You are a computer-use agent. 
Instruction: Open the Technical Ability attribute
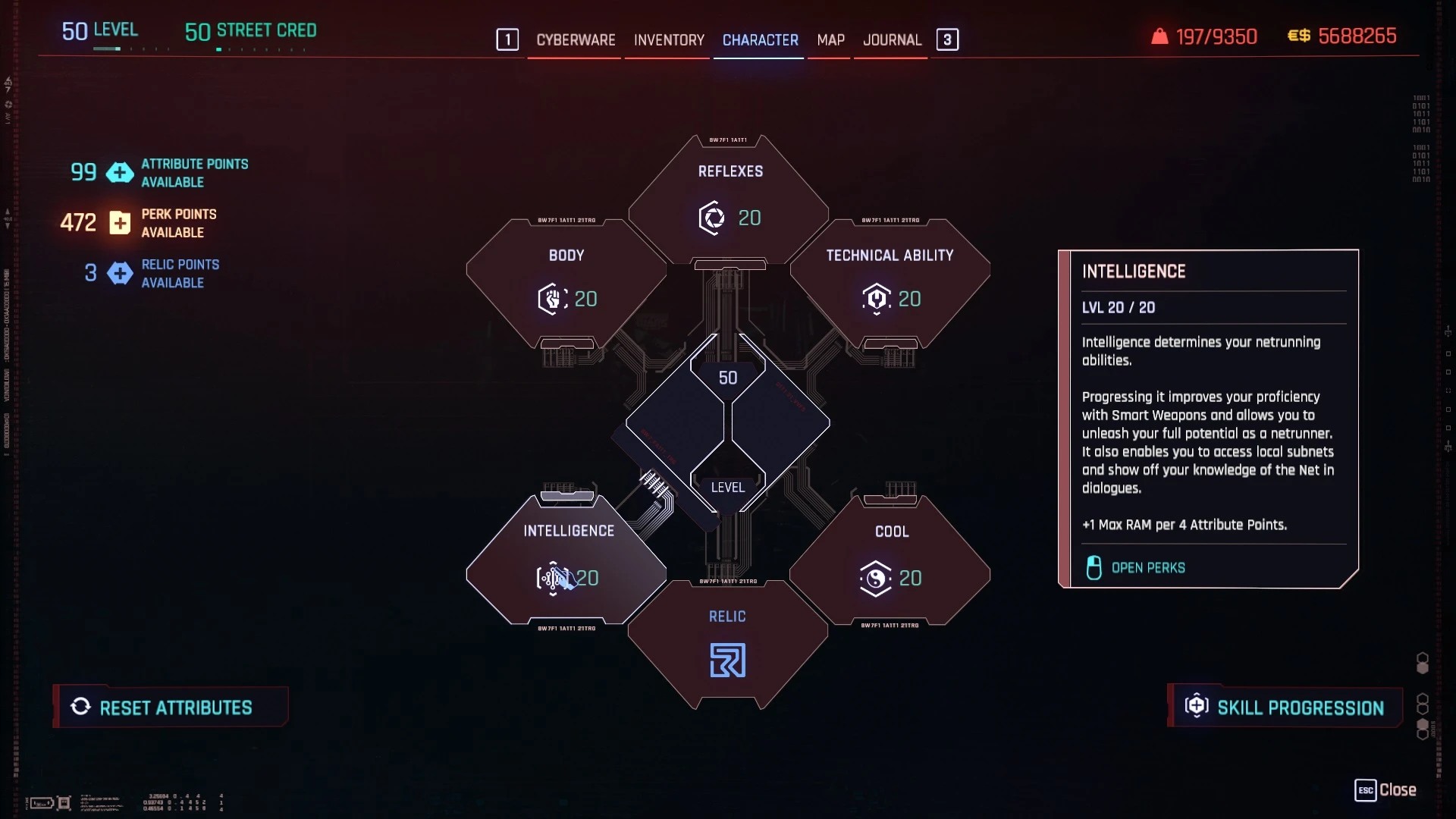pos(890,282)
